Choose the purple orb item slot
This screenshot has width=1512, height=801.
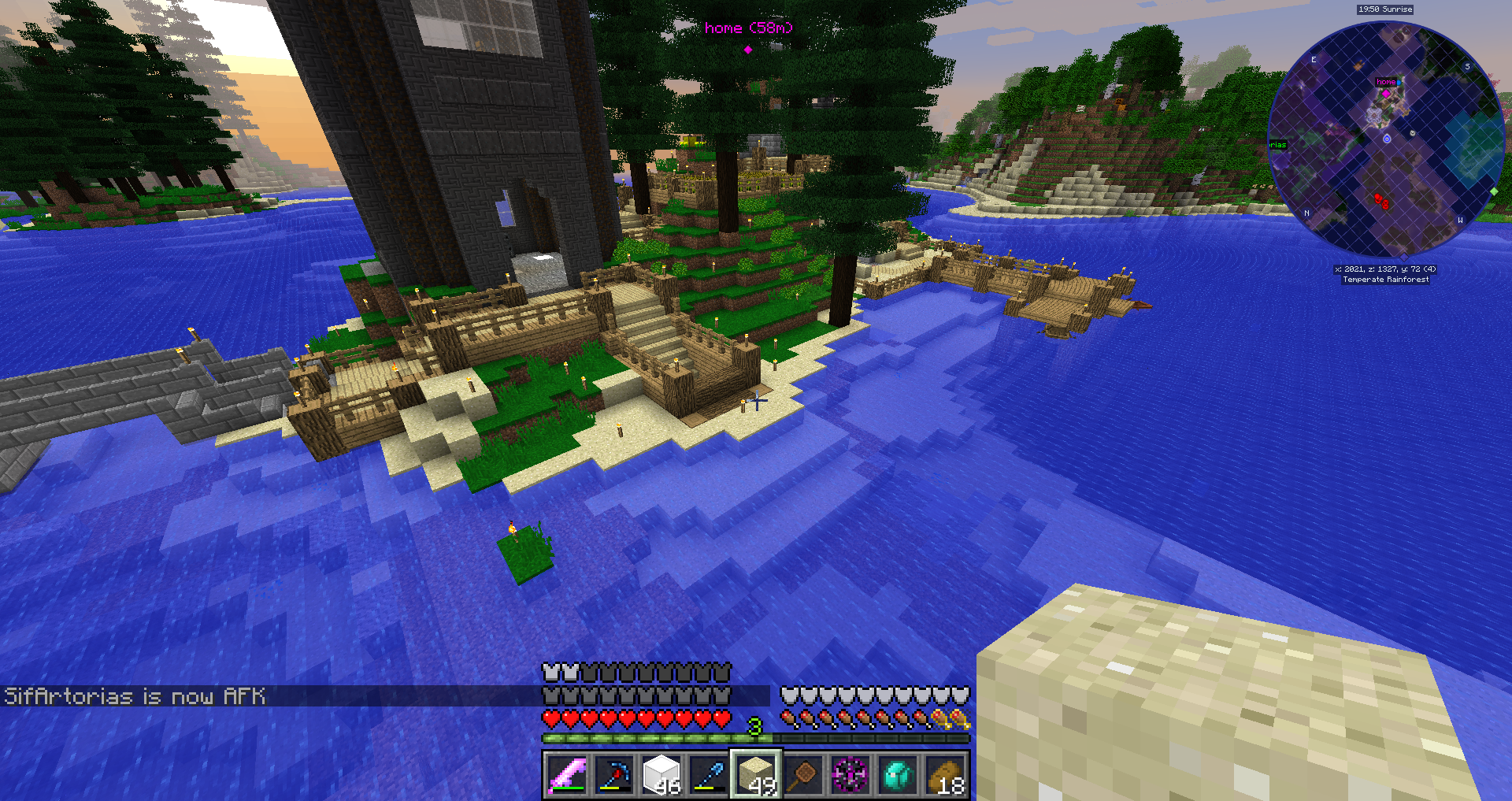(x=850, y=775)
